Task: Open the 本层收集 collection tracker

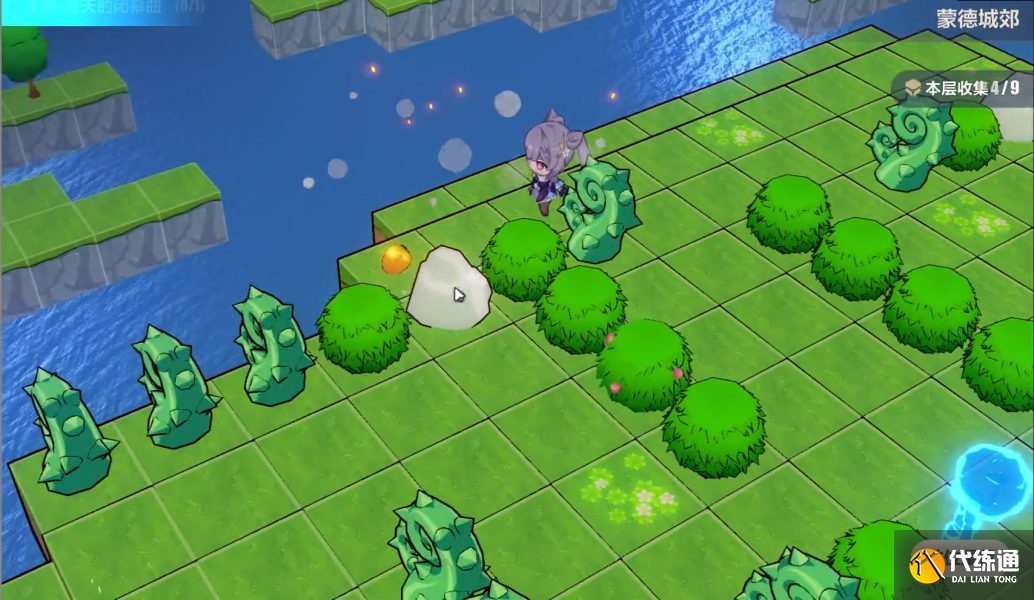Action: (963, 88)
